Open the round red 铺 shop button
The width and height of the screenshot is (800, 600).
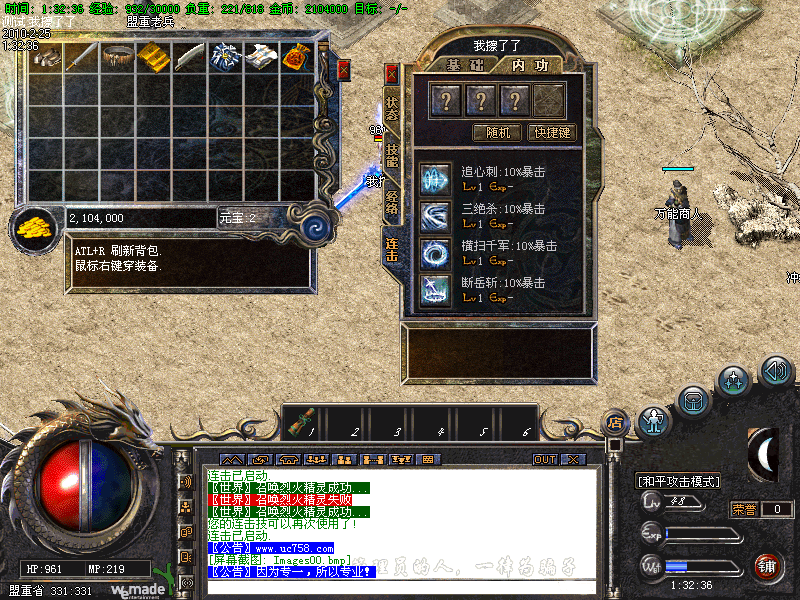[x=769, y=567]
